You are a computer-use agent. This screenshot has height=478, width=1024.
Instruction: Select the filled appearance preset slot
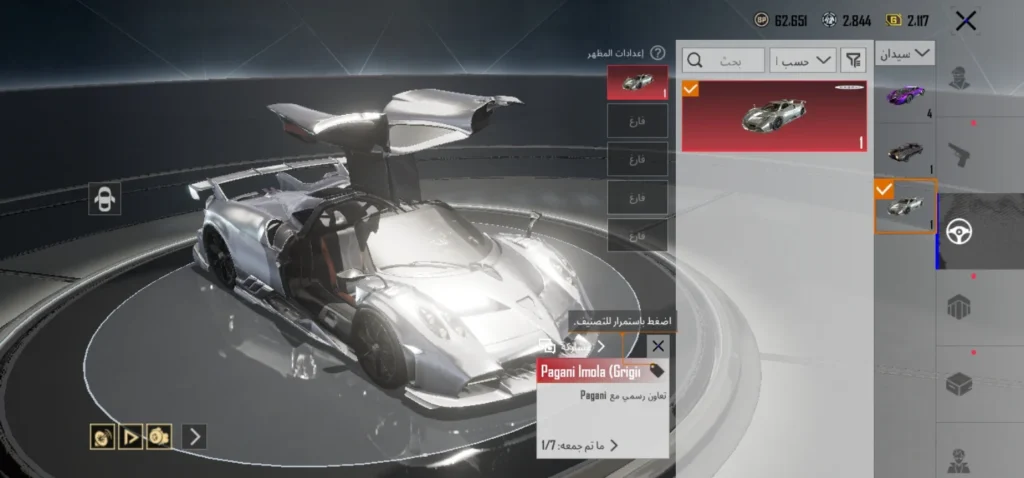pyautogui.click(x=637, y=83)
